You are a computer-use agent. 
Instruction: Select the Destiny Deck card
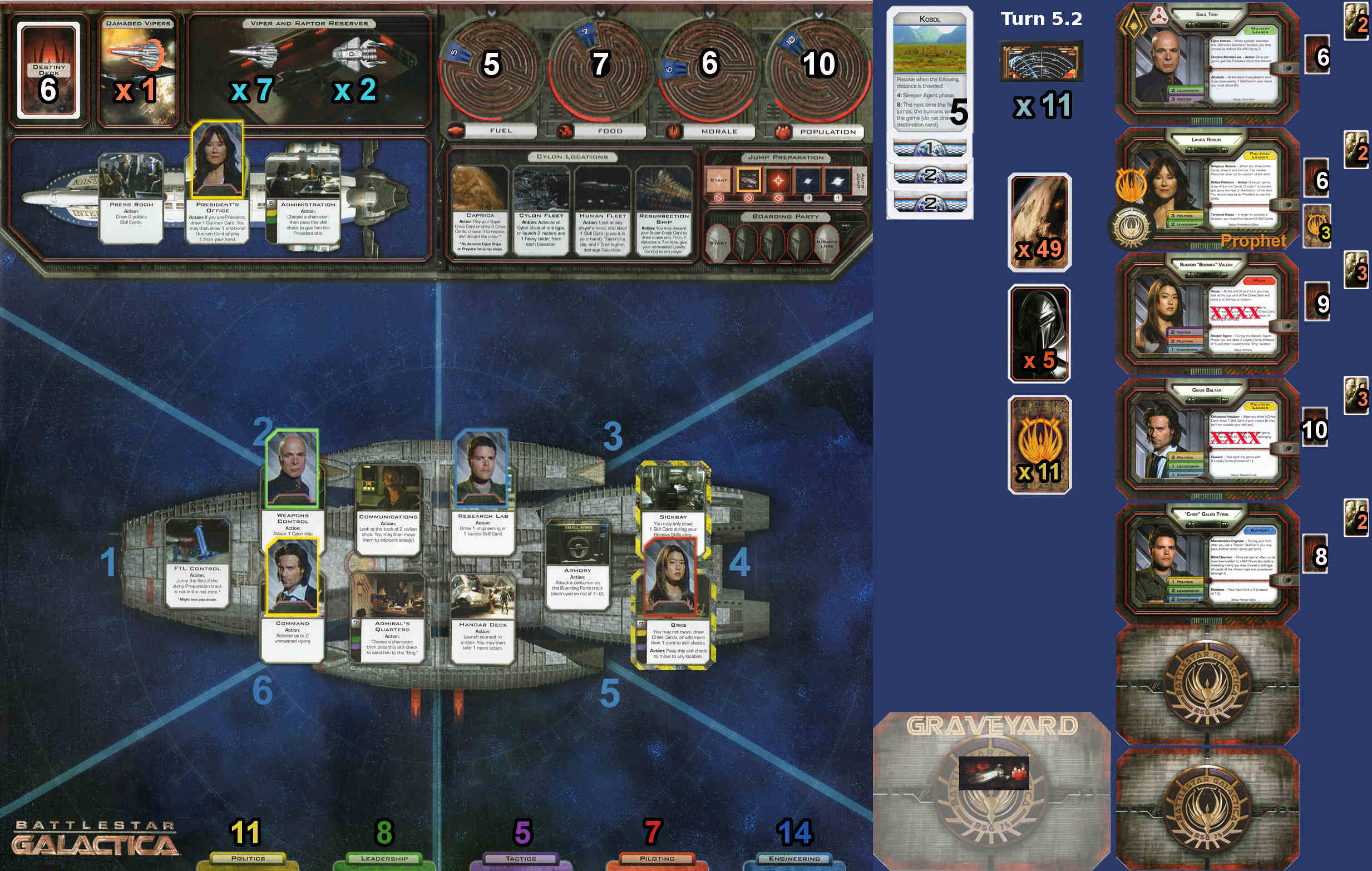pos(48,70)
